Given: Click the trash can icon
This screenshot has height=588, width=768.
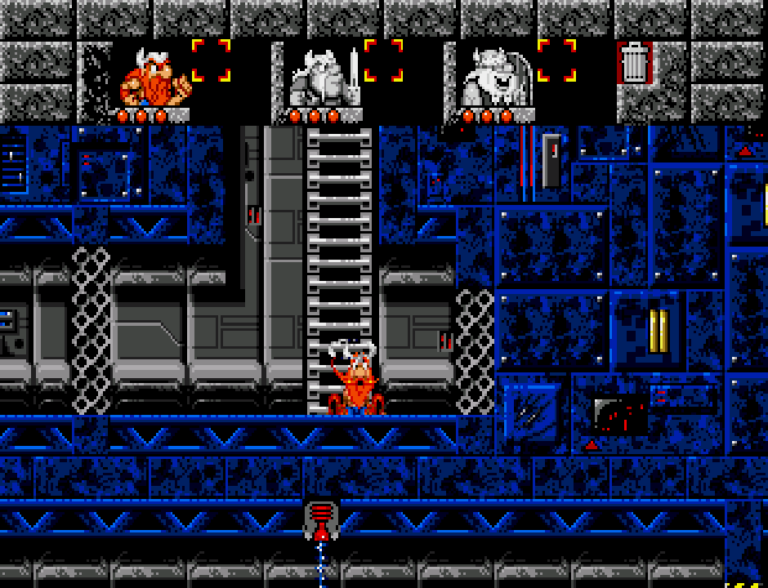Looking at the screenshot, I should tap(635, 62).
